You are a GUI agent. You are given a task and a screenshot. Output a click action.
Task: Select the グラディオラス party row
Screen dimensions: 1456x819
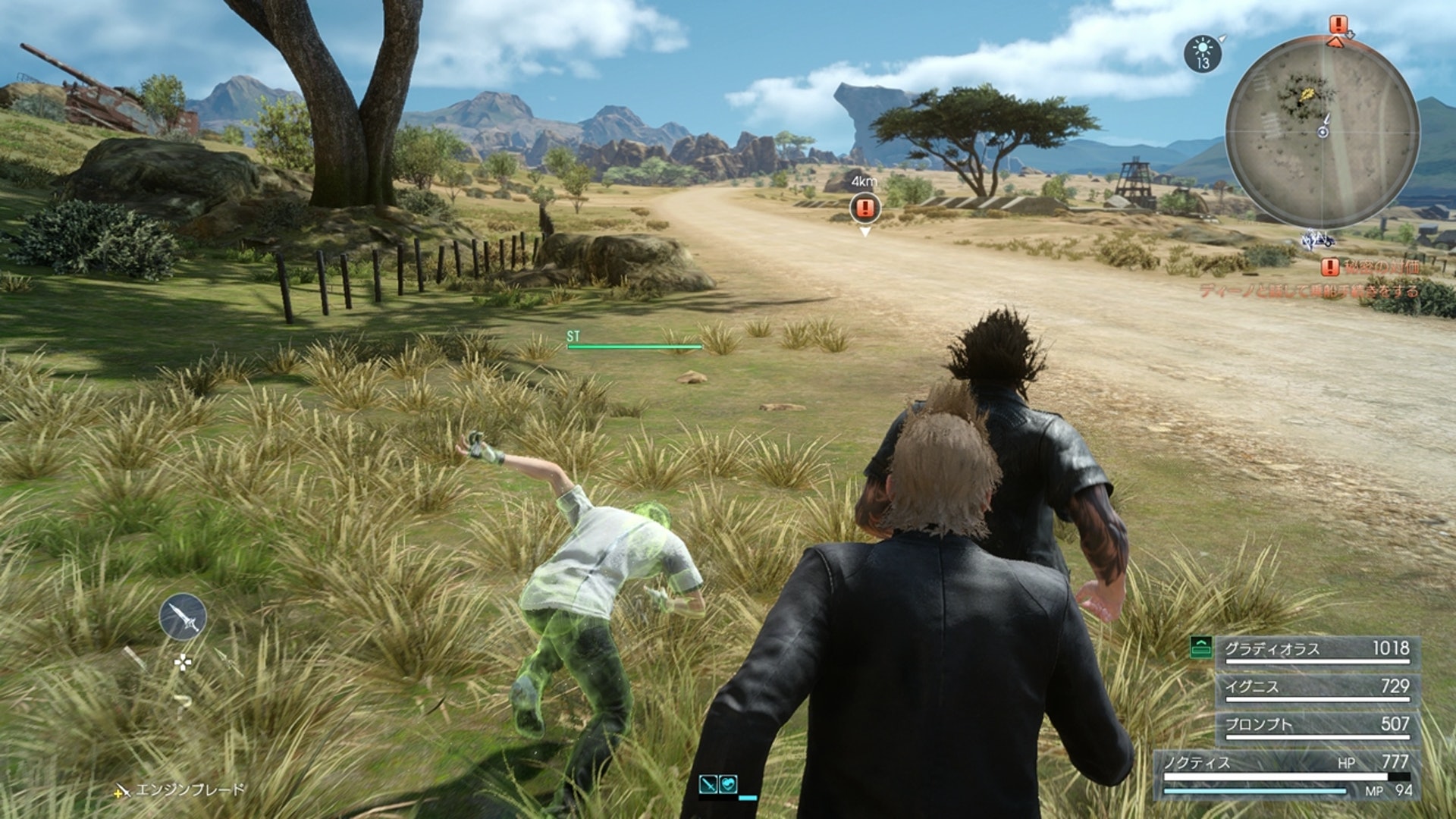(x=1317, y=650)
